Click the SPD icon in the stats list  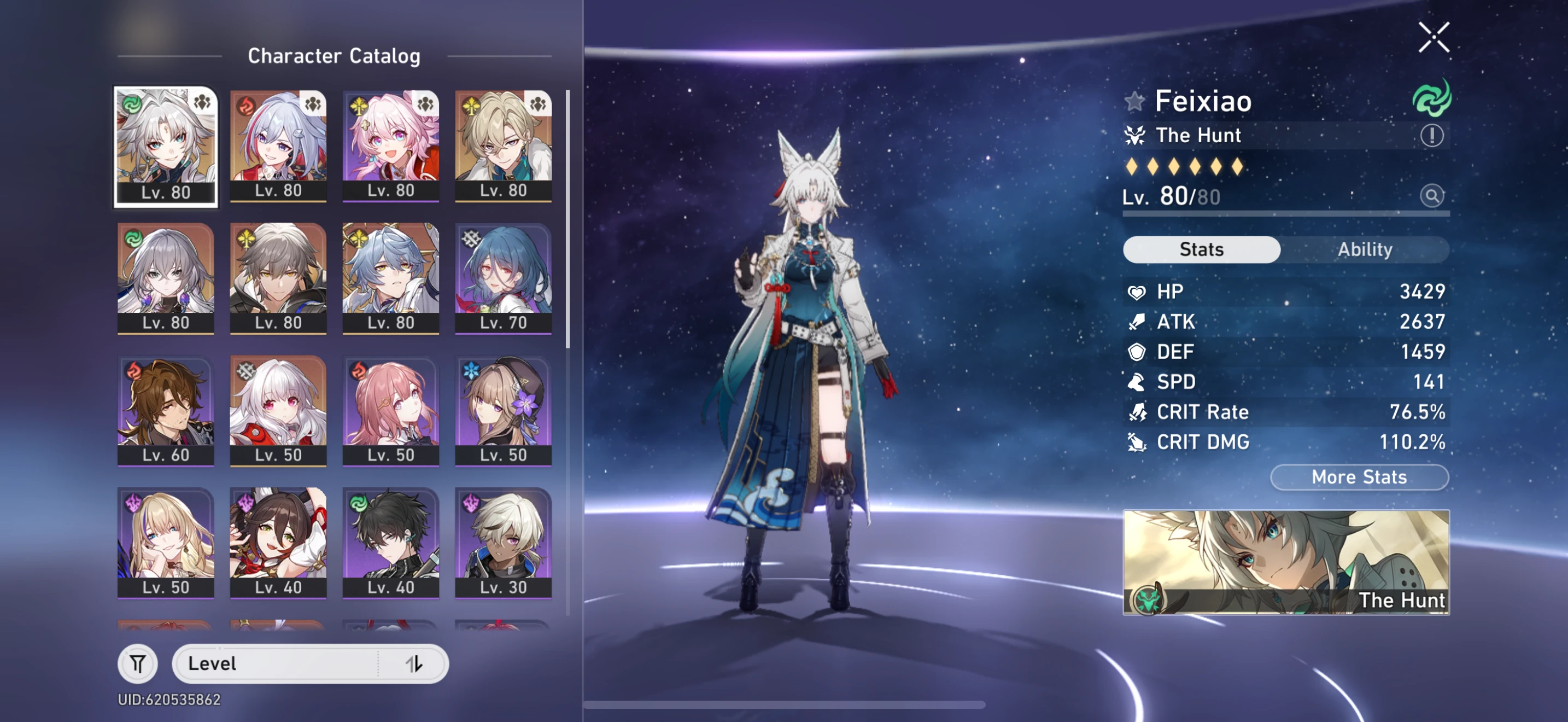click(1137, 382)
